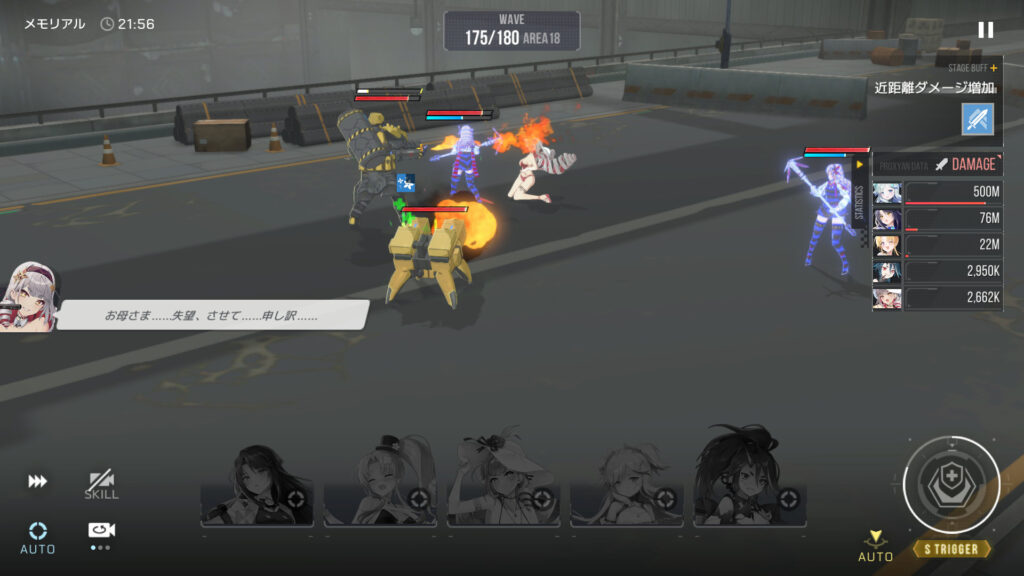The image size is (1024, 576).
Task: Select the 76M damage statistics row
Action: pyautogui.click(x=938, y=219)
